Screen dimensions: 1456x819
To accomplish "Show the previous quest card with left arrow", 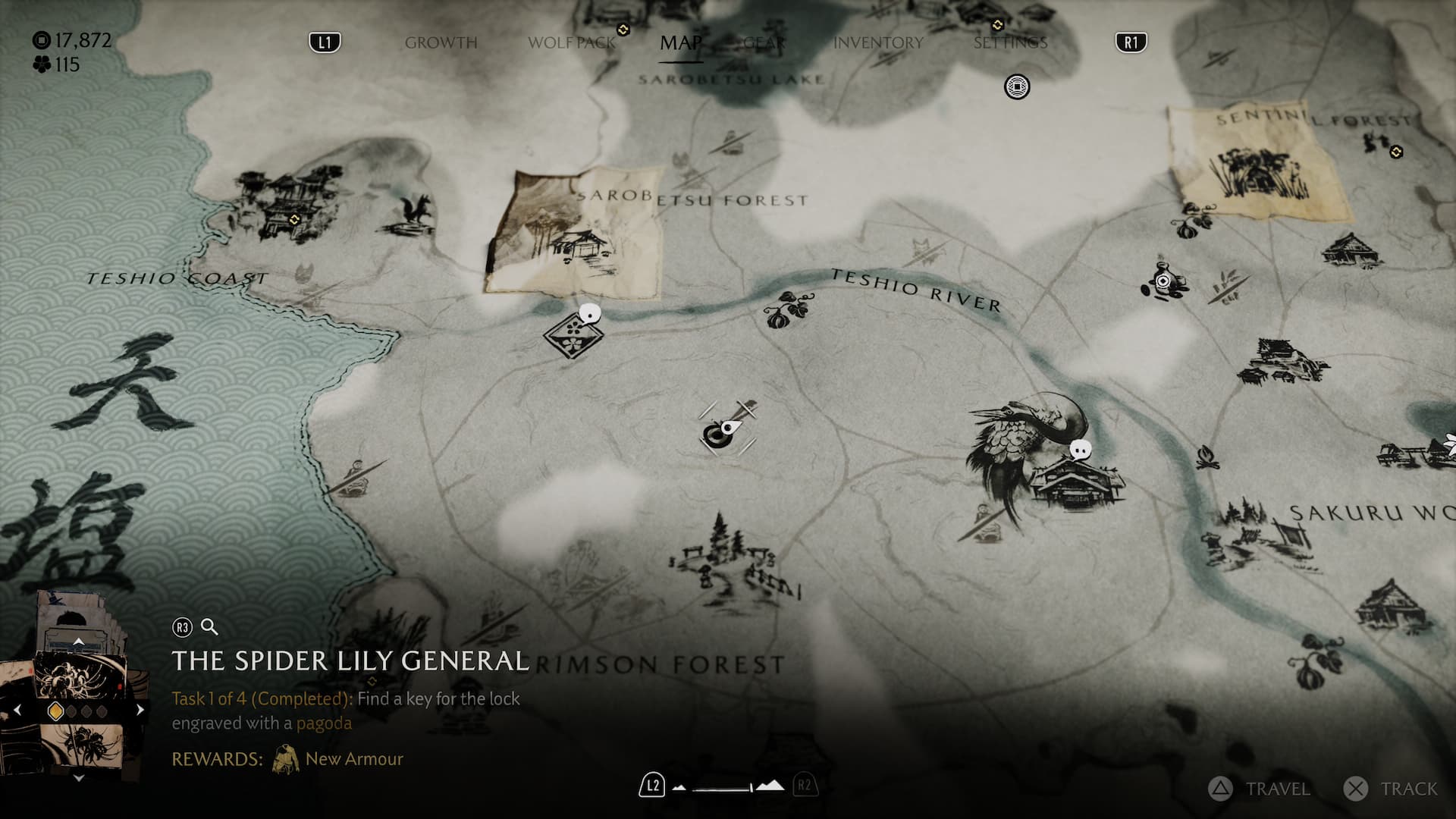I will click(x=17, y=711).
